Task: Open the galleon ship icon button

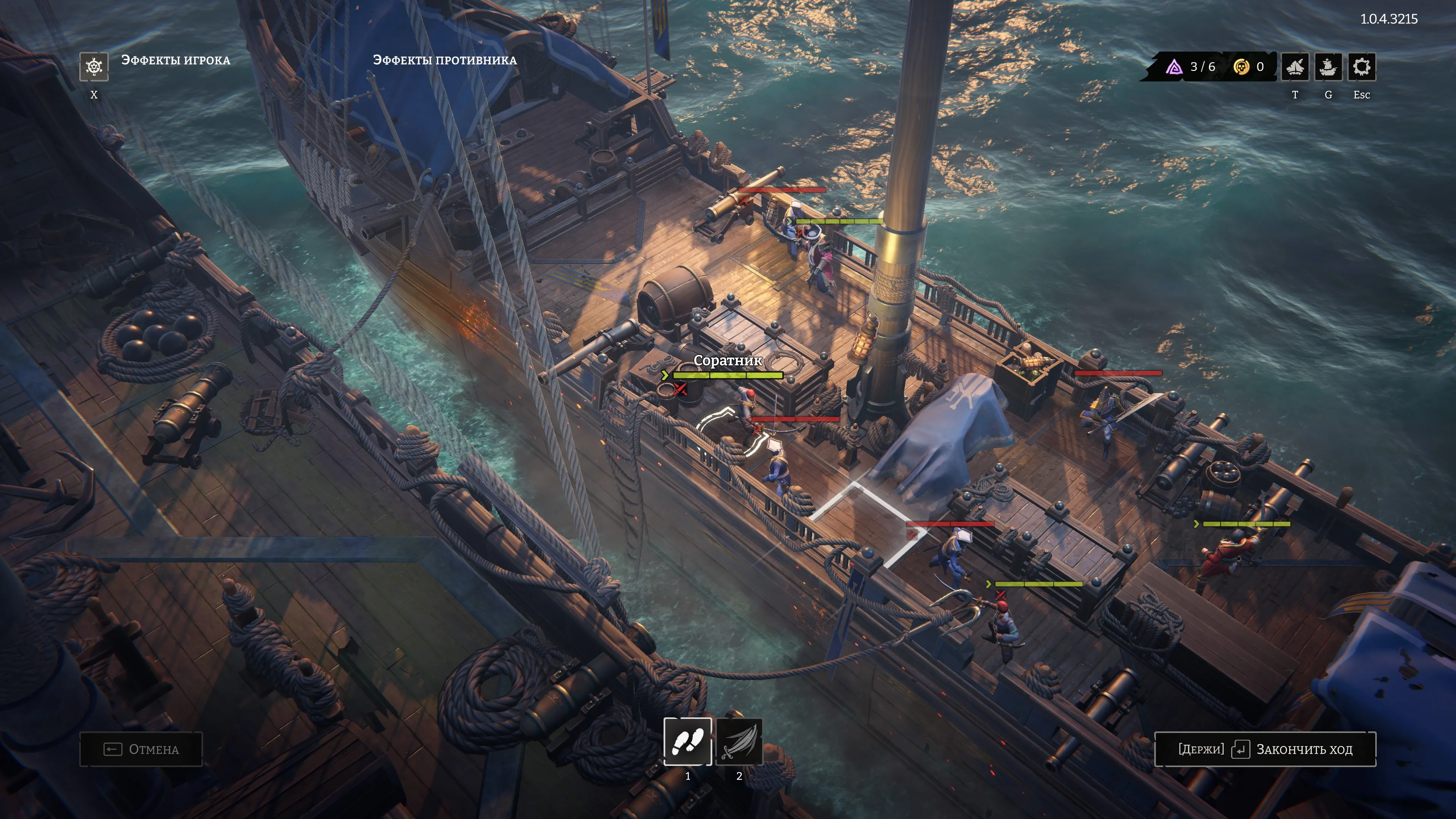Action: [1328, 67]
